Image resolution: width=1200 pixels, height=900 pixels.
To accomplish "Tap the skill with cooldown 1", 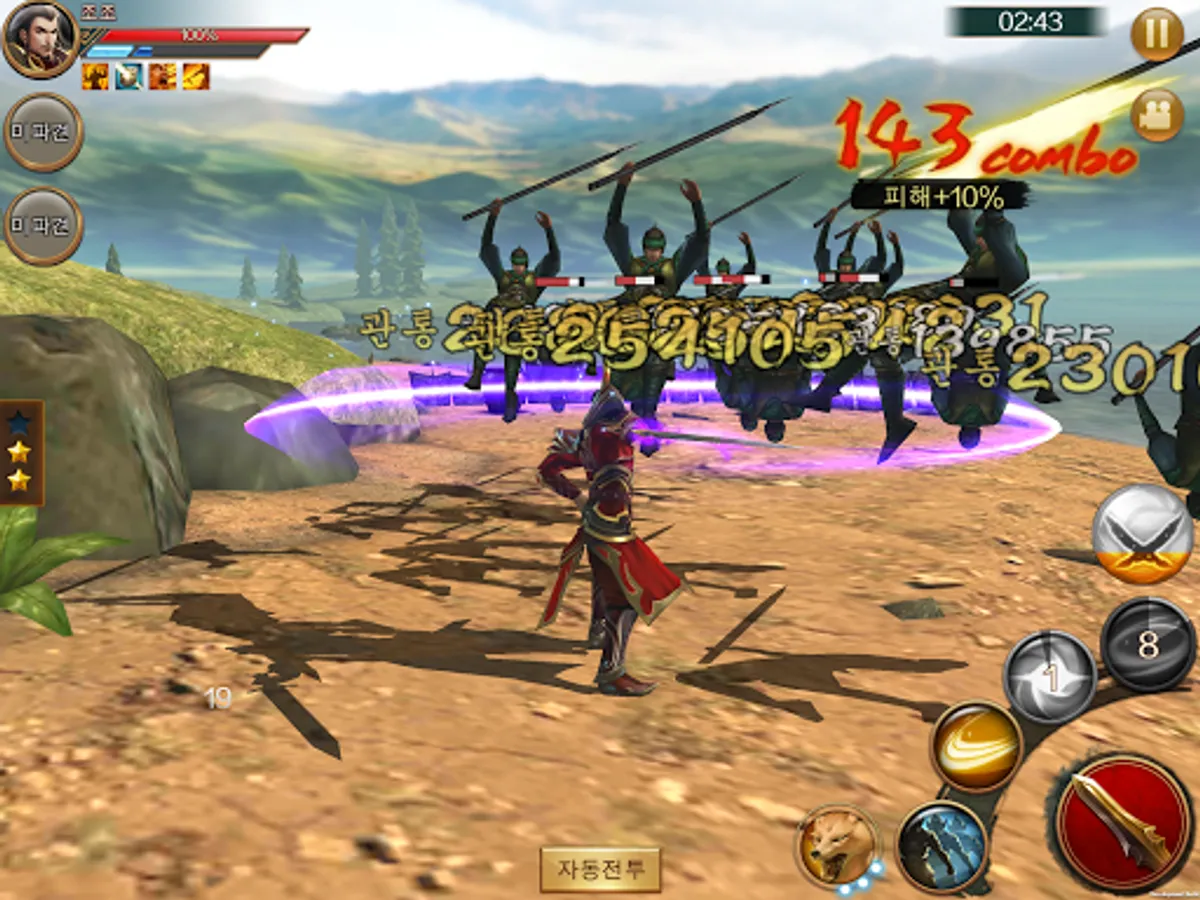I will pos(1049,677).
